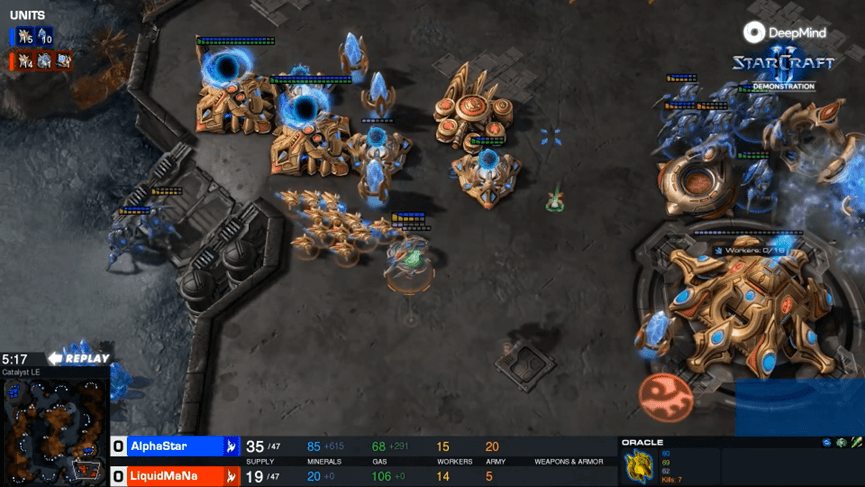Click the blue icon in Oracle panel header

827,442
